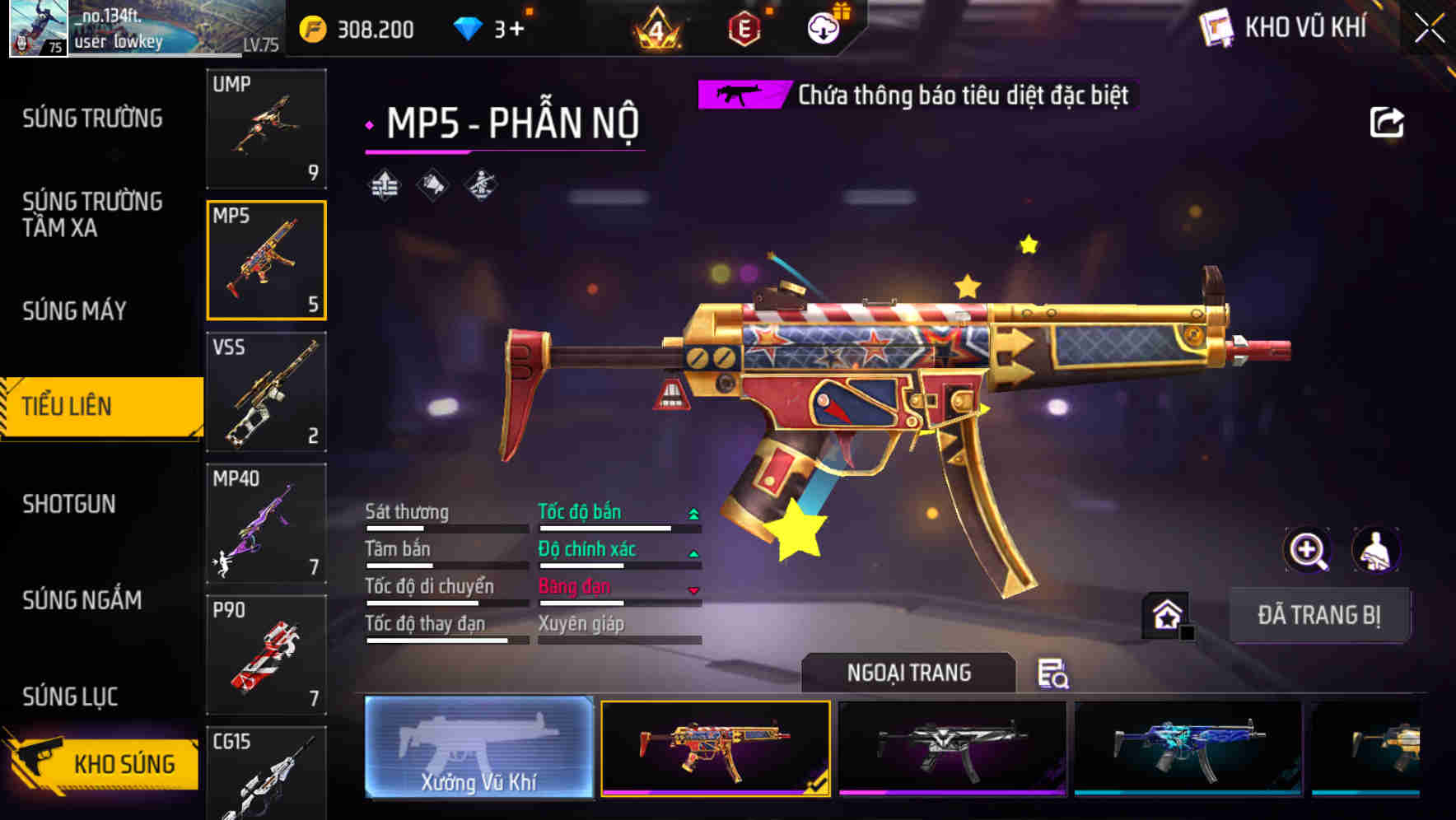Share the weapon with the share icon
The height and width of the screenshot is (820, 1456).
click(1387, 123)
